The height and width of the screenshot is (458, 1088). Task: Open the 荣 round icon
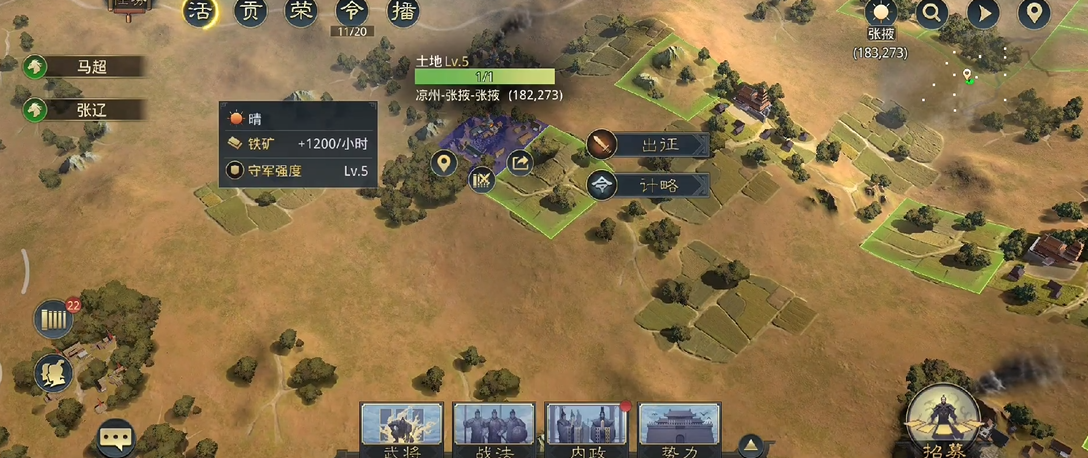[300, 12]
